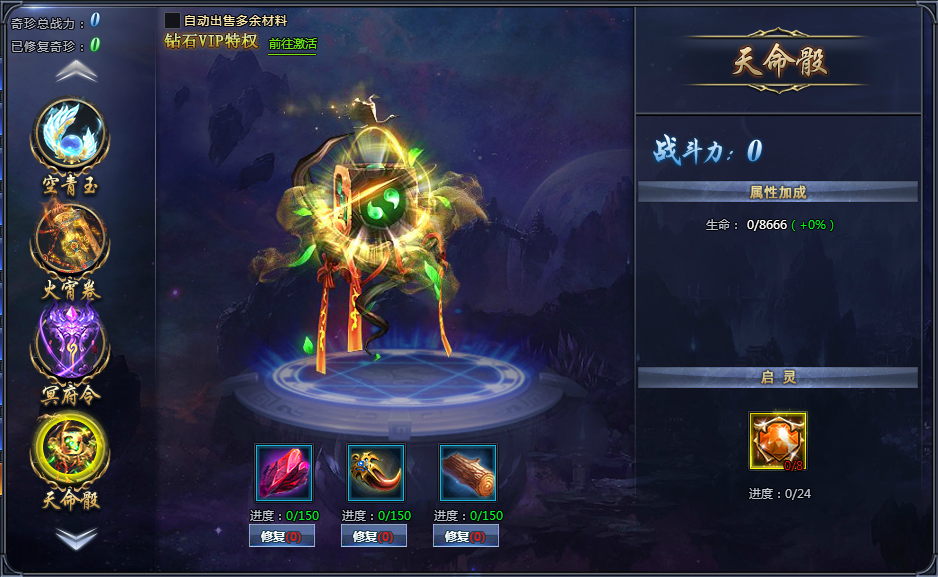This screenshot has height=577, width=938.
Task: Select the 空青玉 treasure icon
Action: pyautogui.click(x=70, y=137)
